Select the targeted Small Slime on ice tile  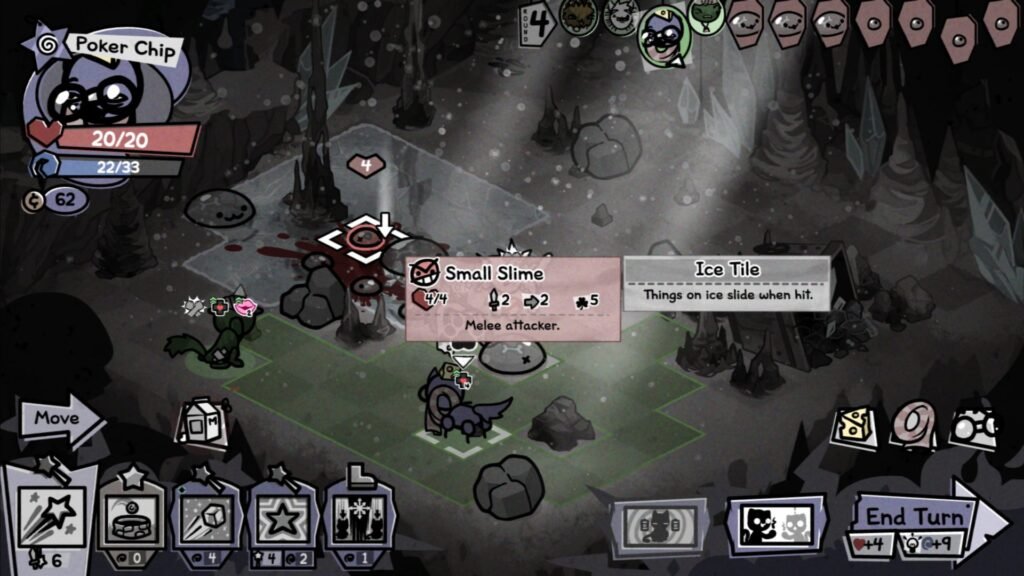pyautogui.click(x=363, y=238)
